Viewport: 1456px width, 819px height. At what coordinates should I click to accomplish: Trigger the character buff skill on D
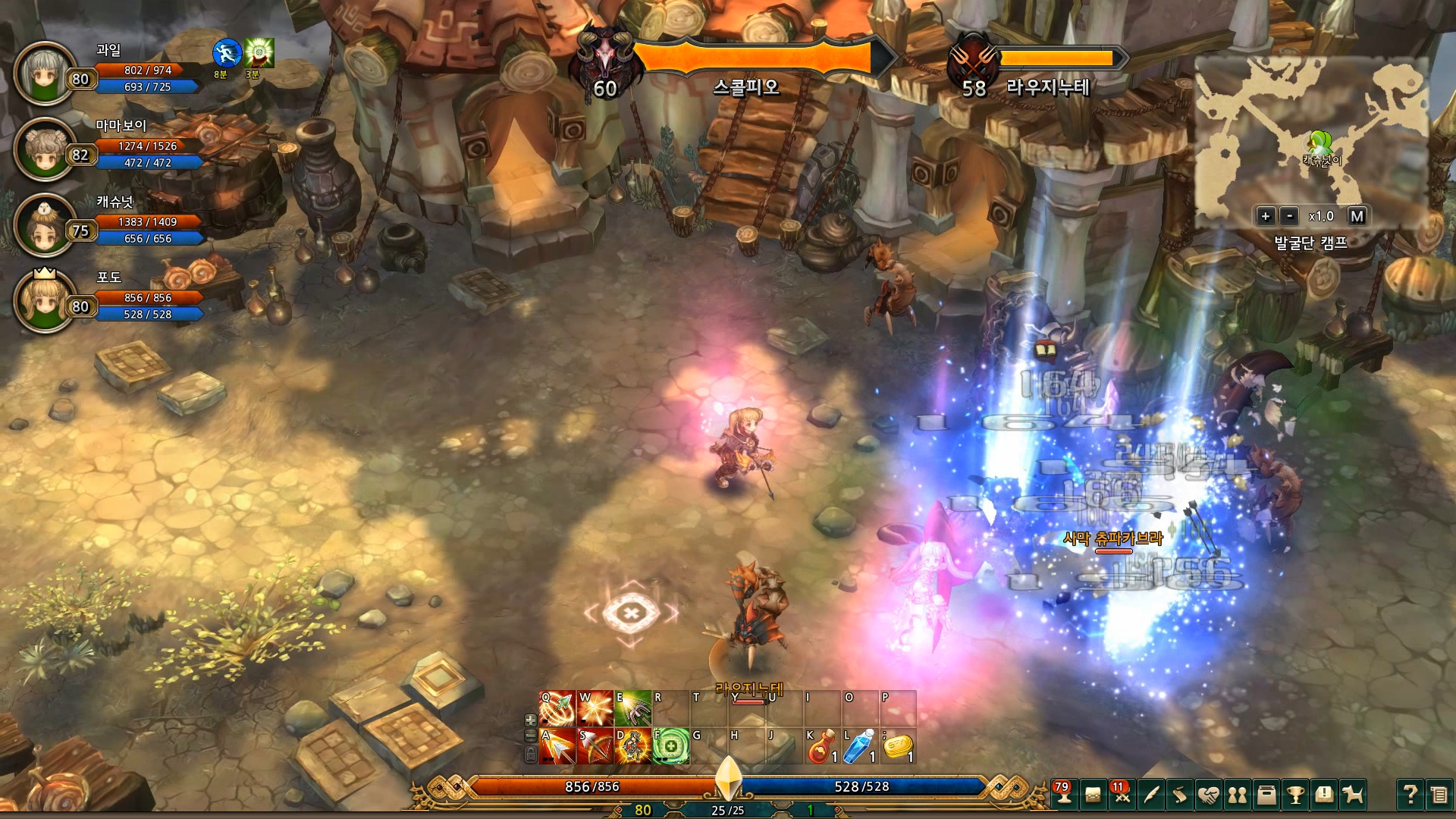tap(632, 746)
